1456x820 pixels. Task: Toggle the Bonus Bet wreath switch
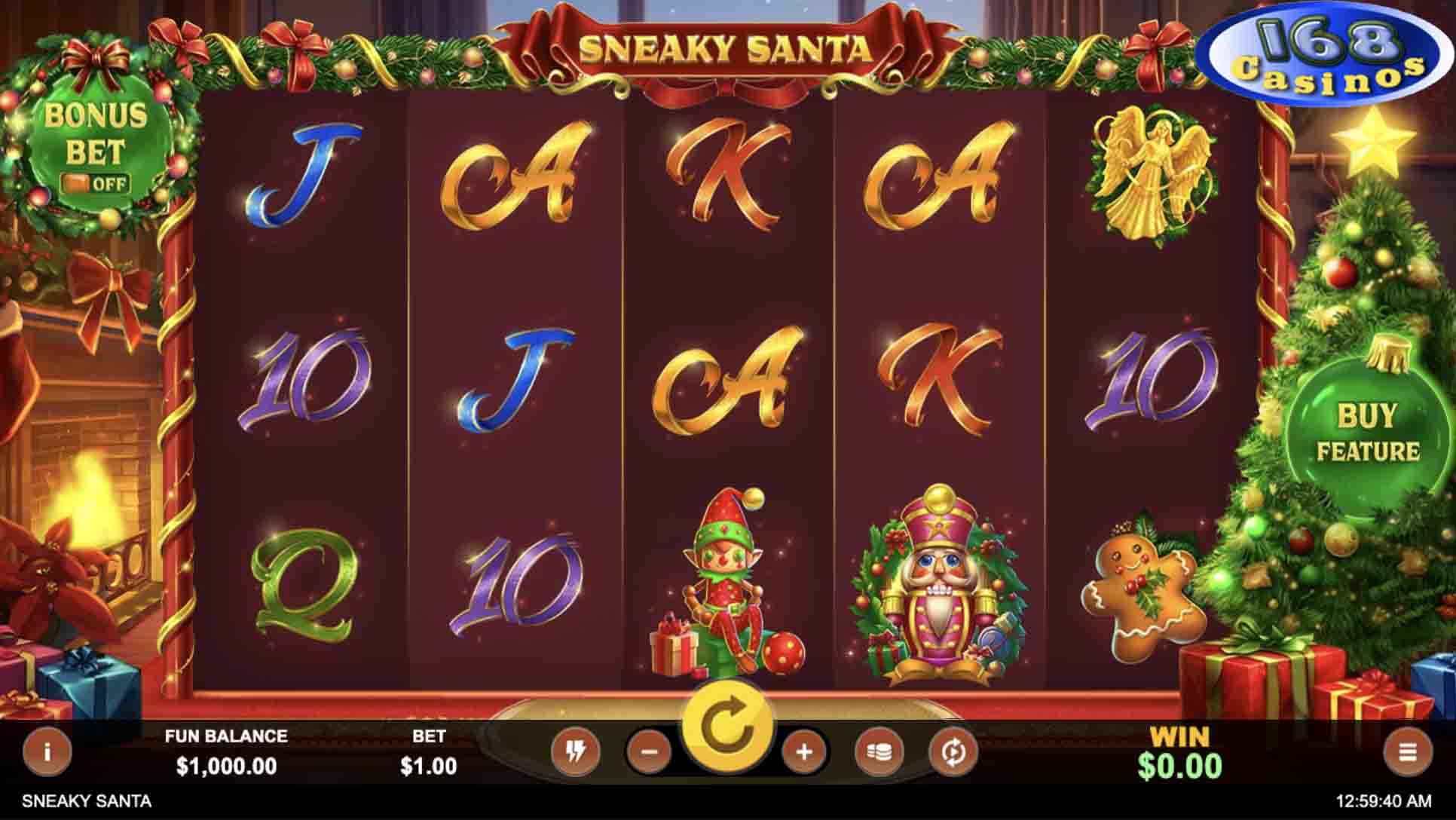96,183
